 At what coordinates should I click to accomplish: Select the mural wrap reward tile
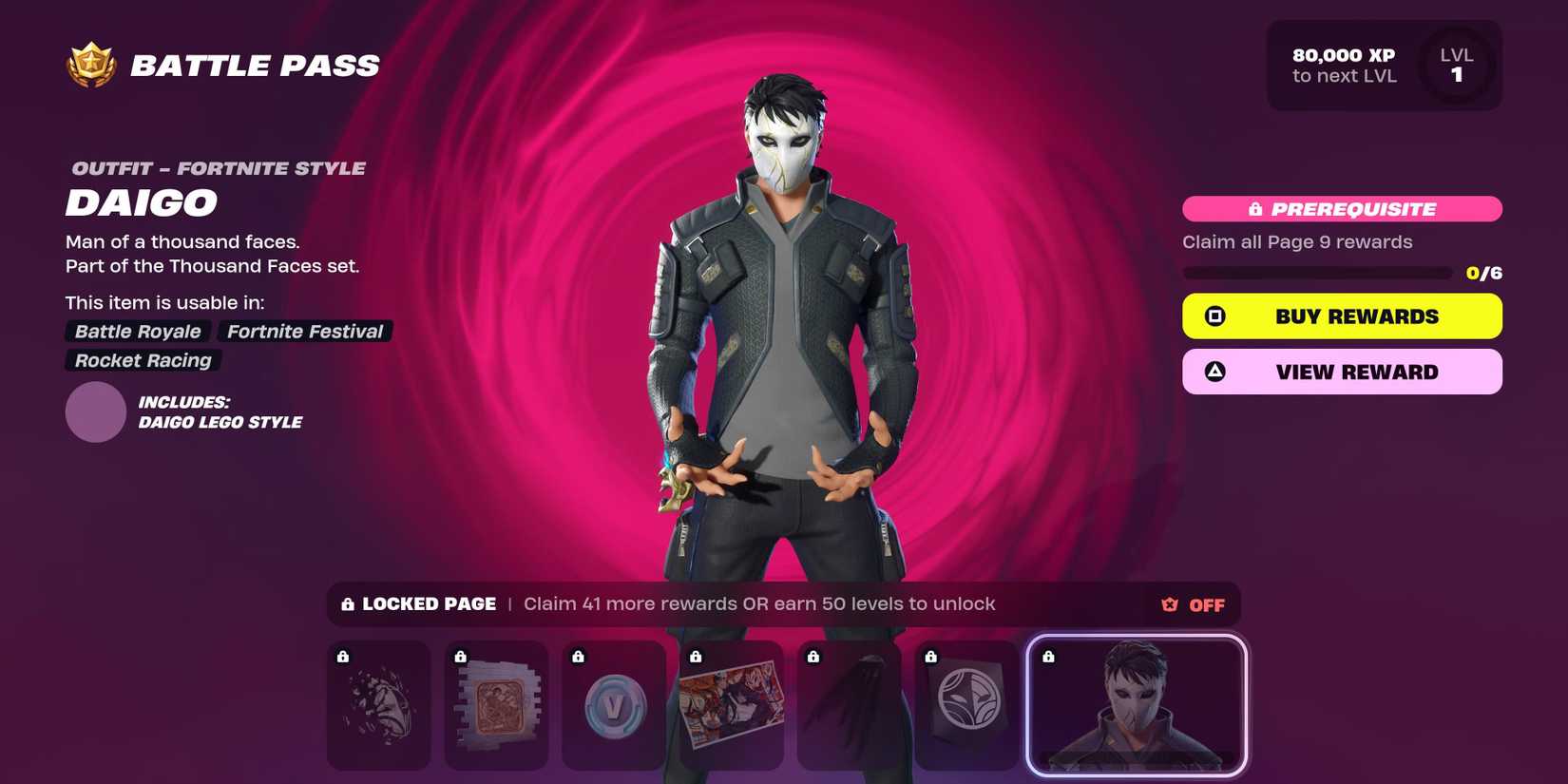click(x=496, y=705)
